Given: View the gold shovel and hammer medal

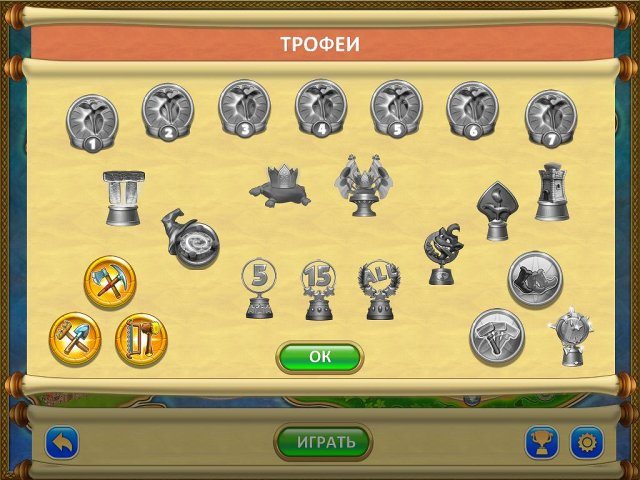Looking at the screenshot, I should [x=75, y=338].
